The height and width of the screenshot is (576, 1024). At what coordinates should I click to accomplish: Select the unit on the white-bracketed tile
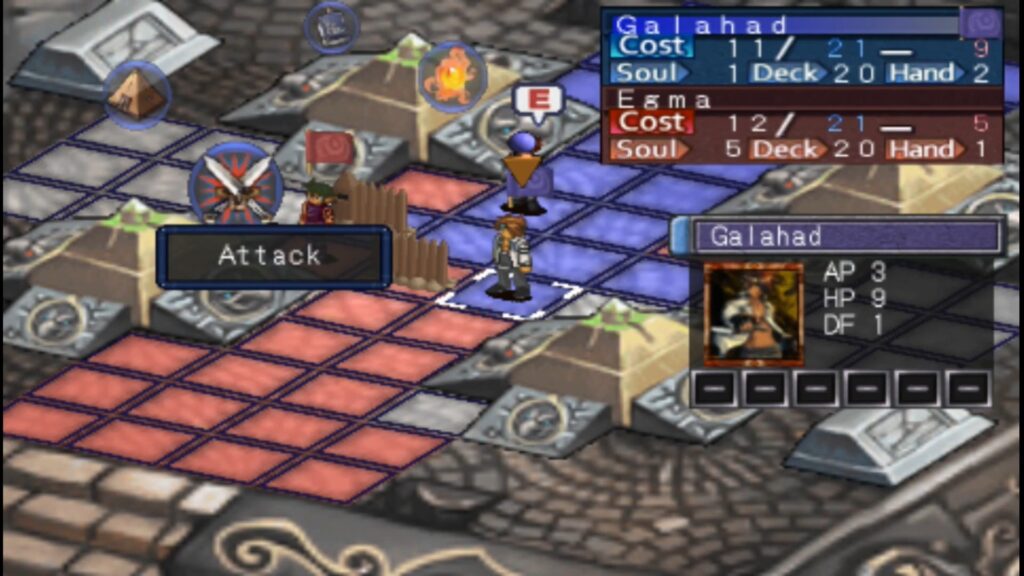(x=510, y=259)
